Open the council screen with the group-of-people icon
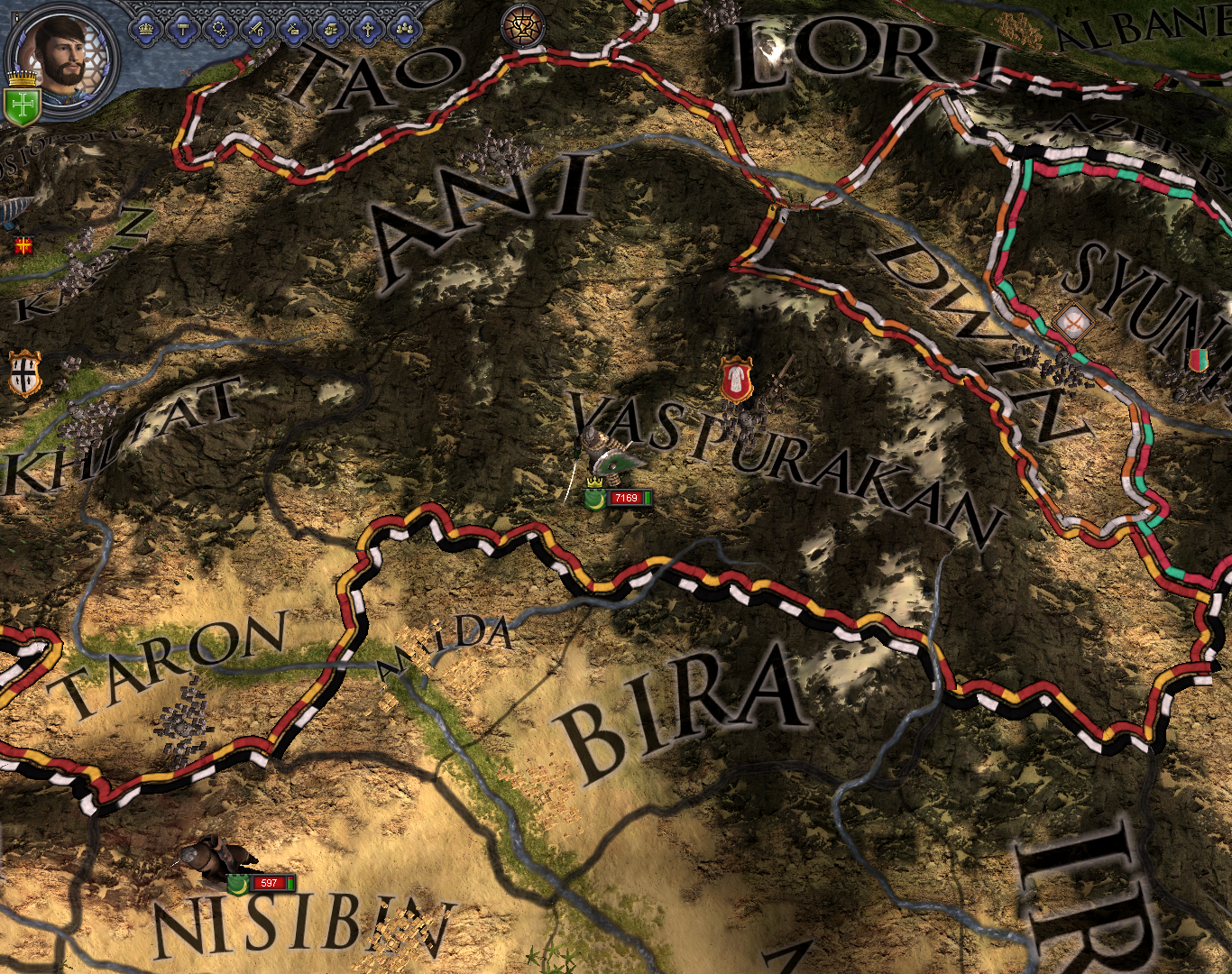Image resolution: width=1232 pixels, height=974 pixels. 405,28
